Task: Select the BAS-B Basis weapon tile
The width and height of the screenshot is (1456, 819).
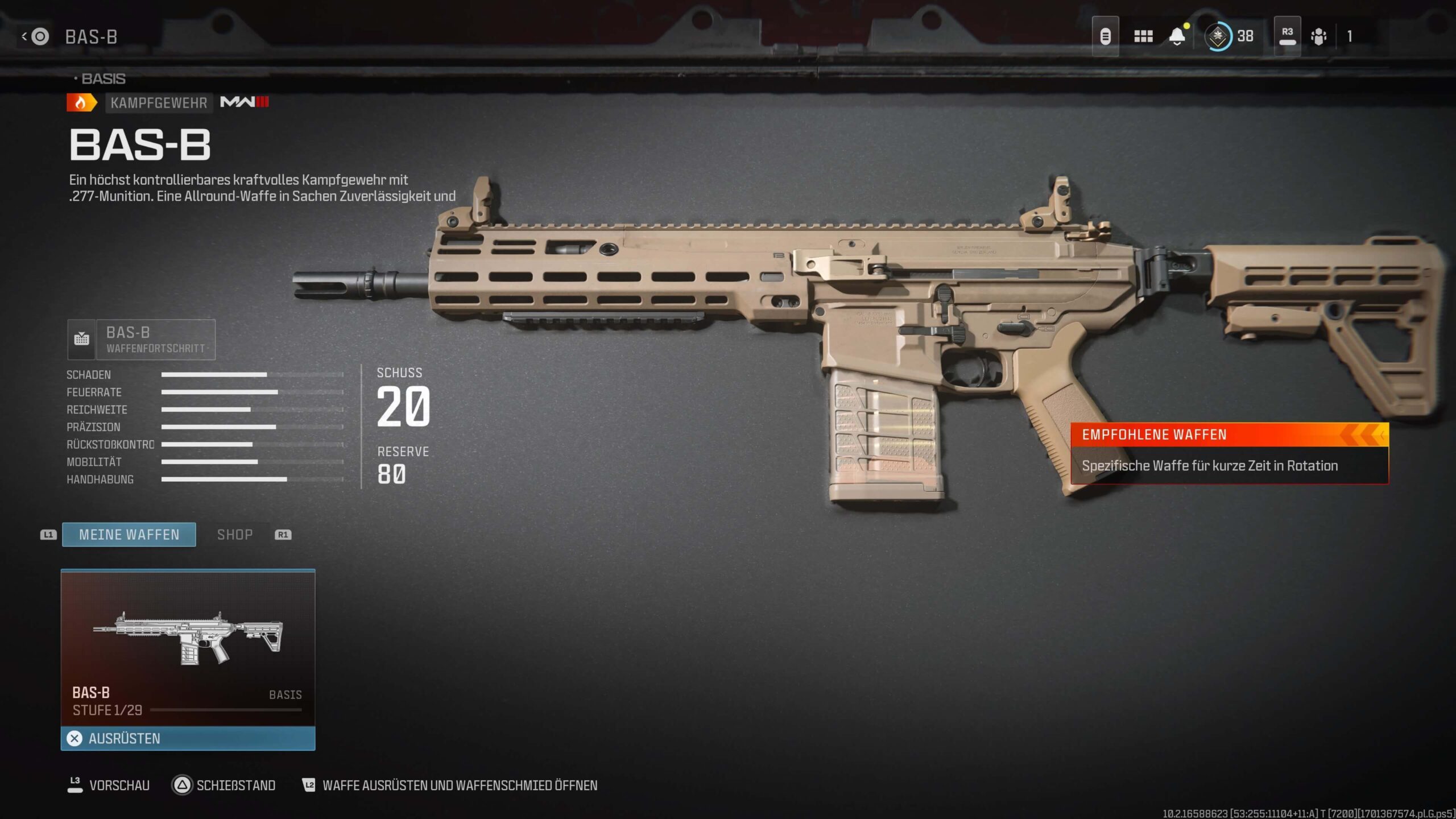Action: pyautogui.click(x=188, y=648)
